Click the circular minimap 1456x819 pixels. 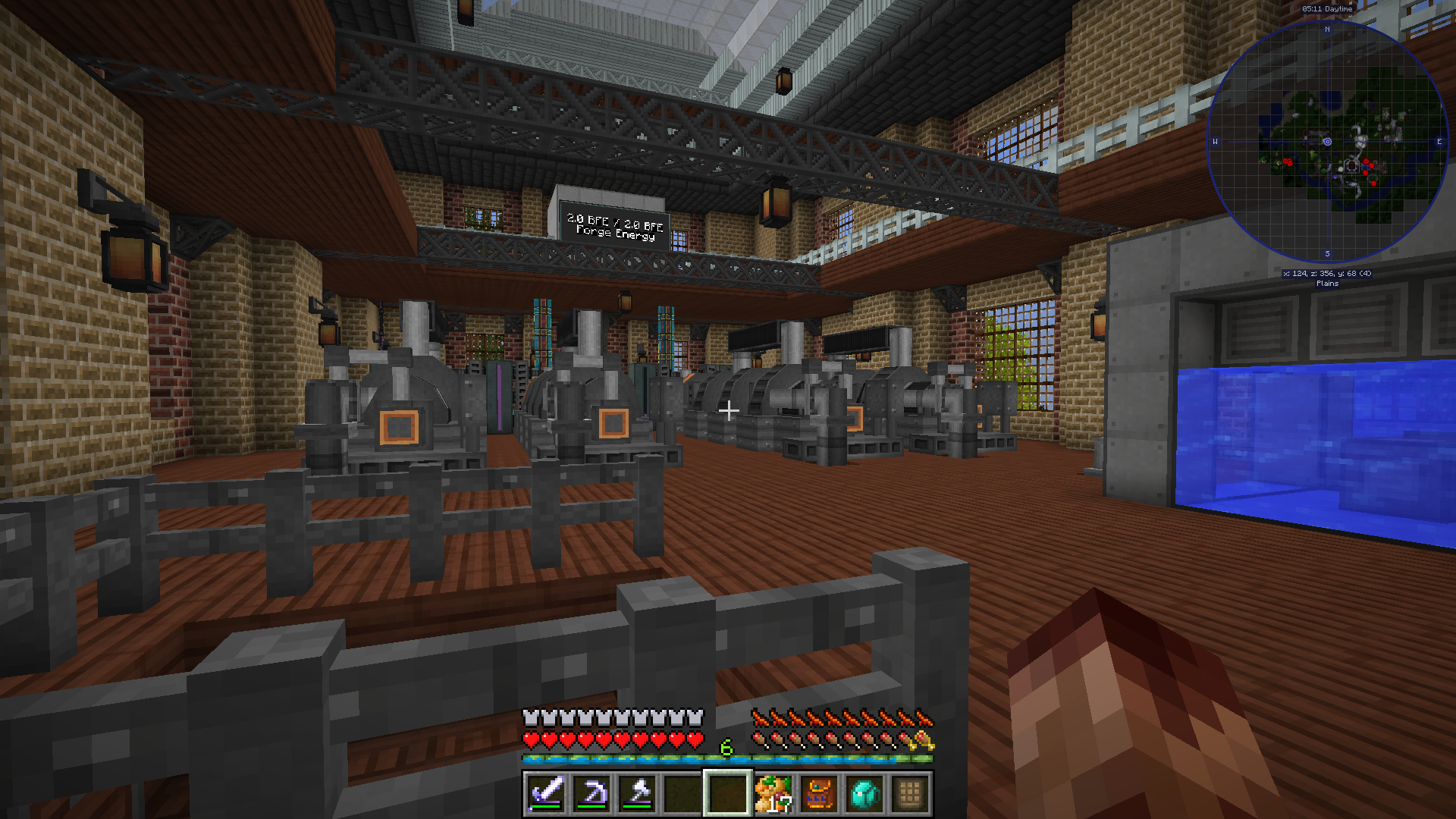point(1327,142)
